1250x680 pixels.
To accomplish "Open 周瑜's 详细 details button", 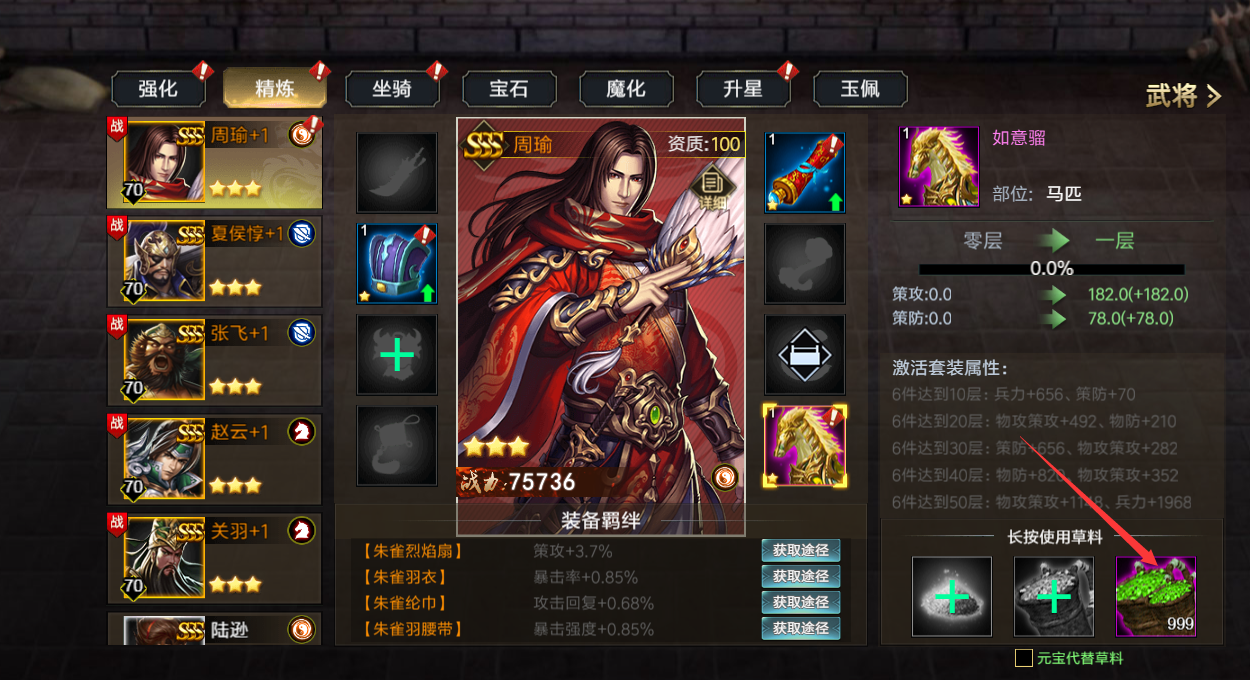I will click(712, 186).
